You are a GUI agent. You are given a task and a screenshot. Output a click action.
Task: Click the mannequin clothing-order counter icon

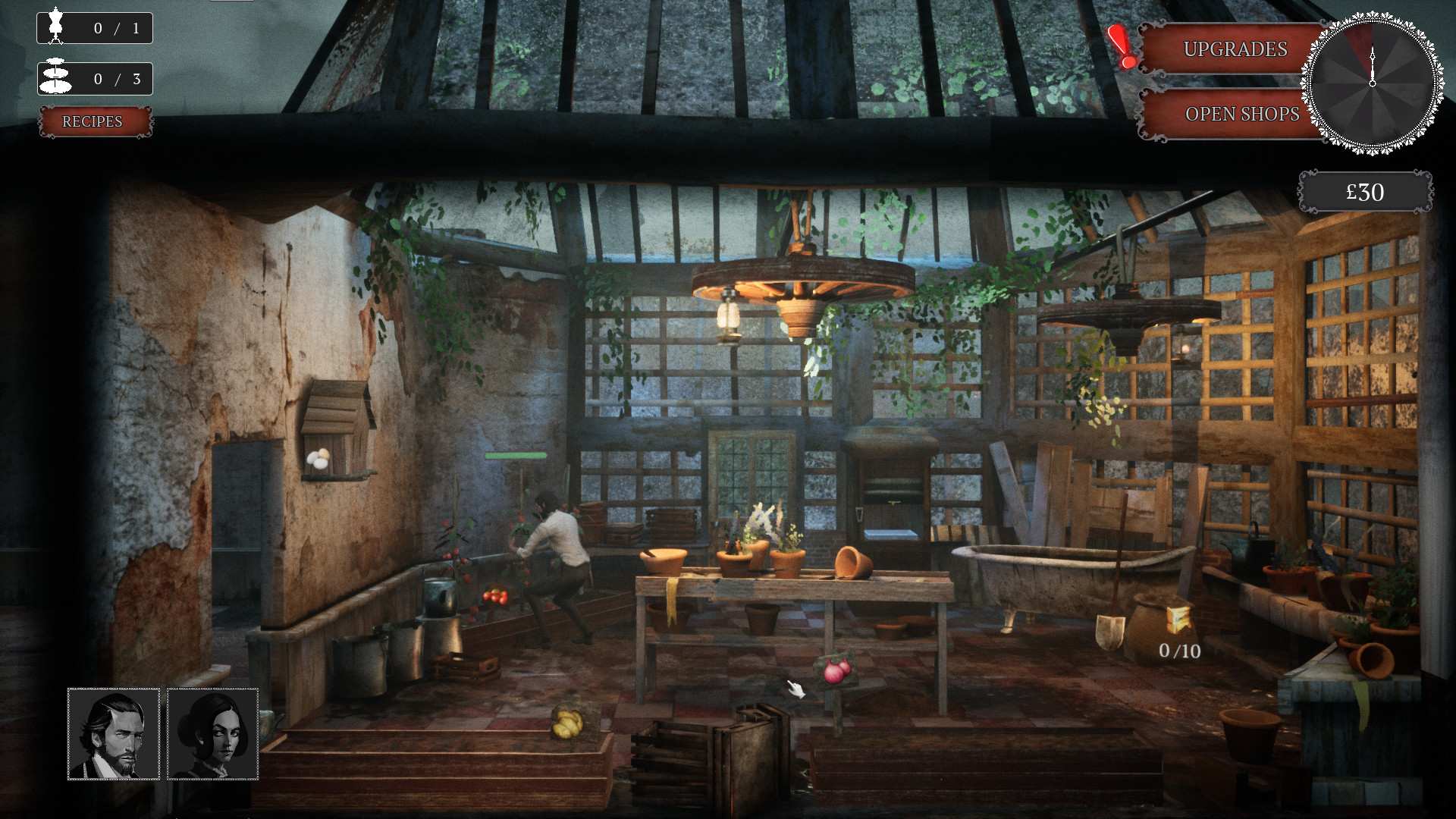pos(56,27)
